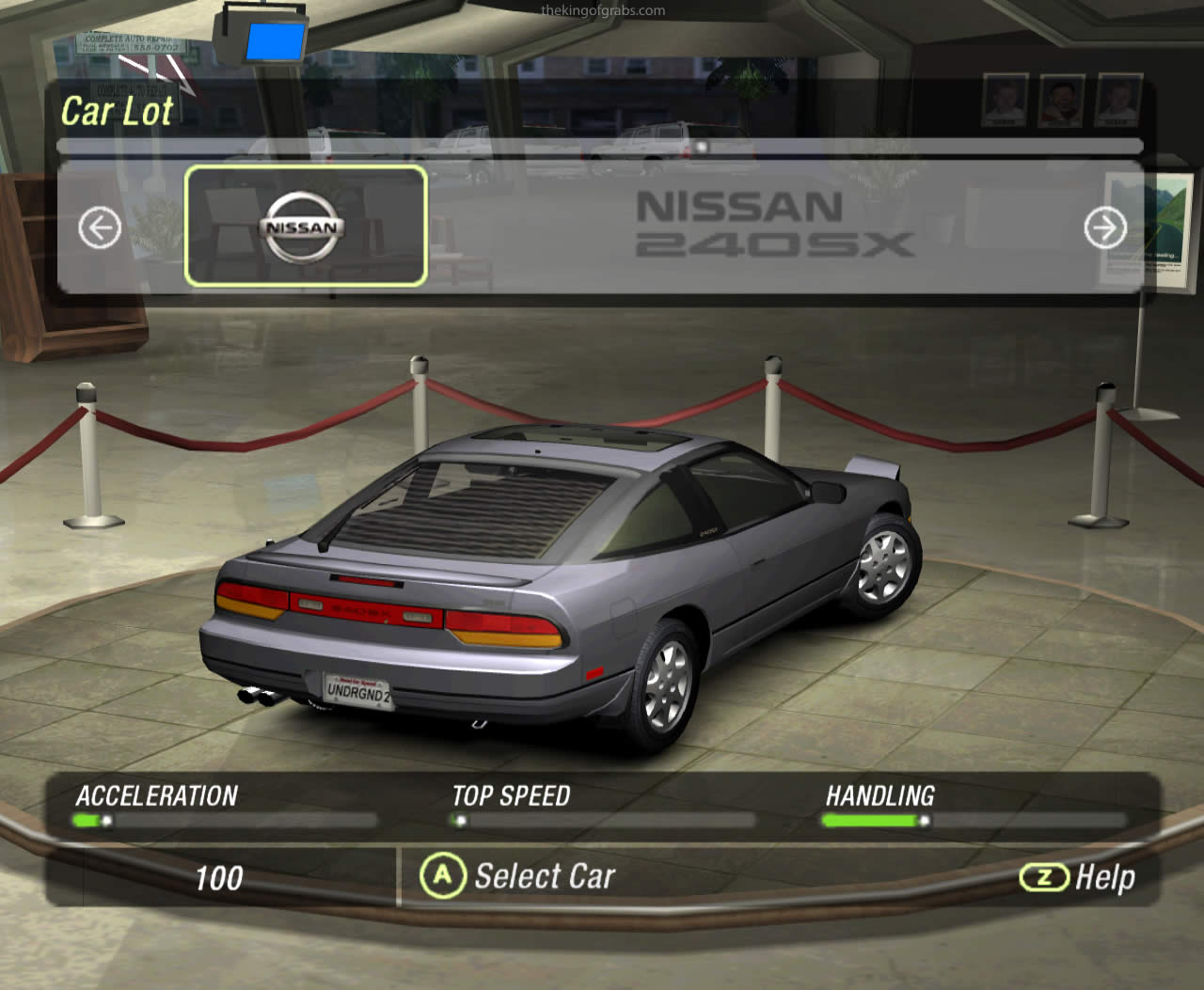Open the Help option
This screenshot has height=990, width=1204.
coord(1077,877)
